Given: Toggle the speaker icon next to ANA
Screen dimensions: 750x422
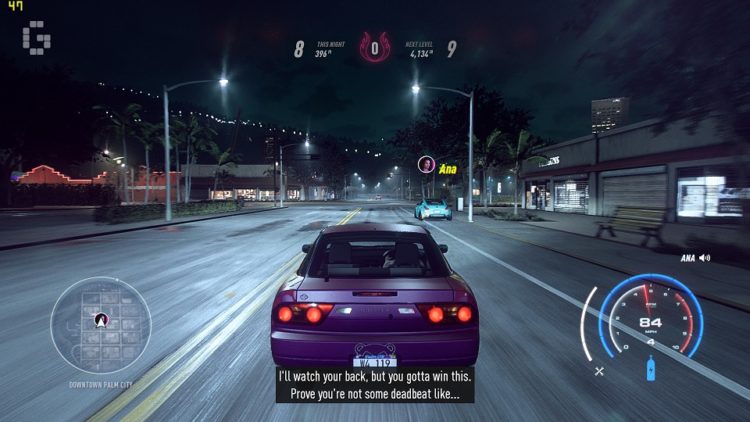Looking at the screenshot, I should pyautogui.click(x=705, y=258).
